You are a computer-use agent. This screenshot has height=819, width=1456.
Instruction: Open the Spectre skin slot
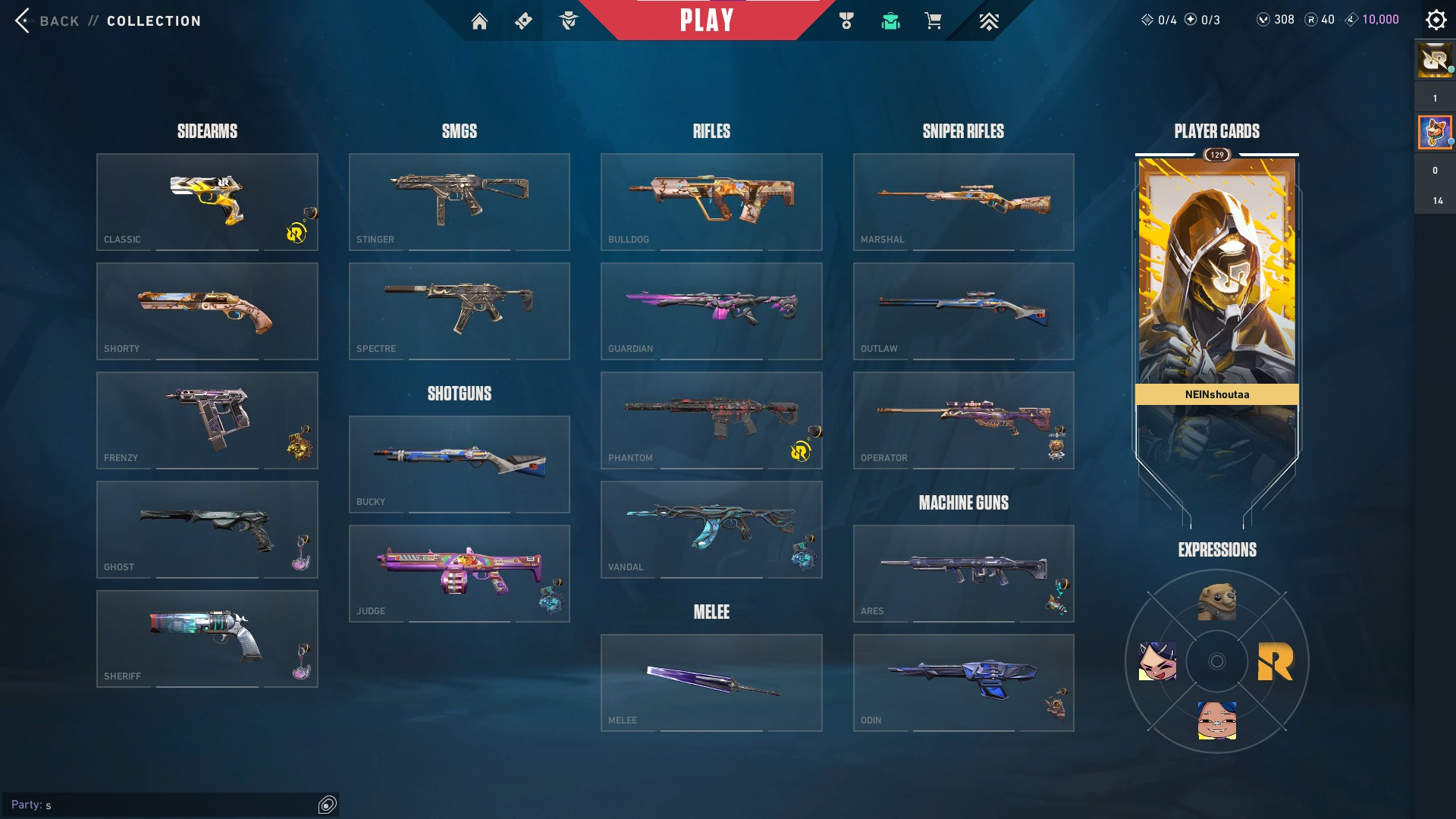(459, 311)
